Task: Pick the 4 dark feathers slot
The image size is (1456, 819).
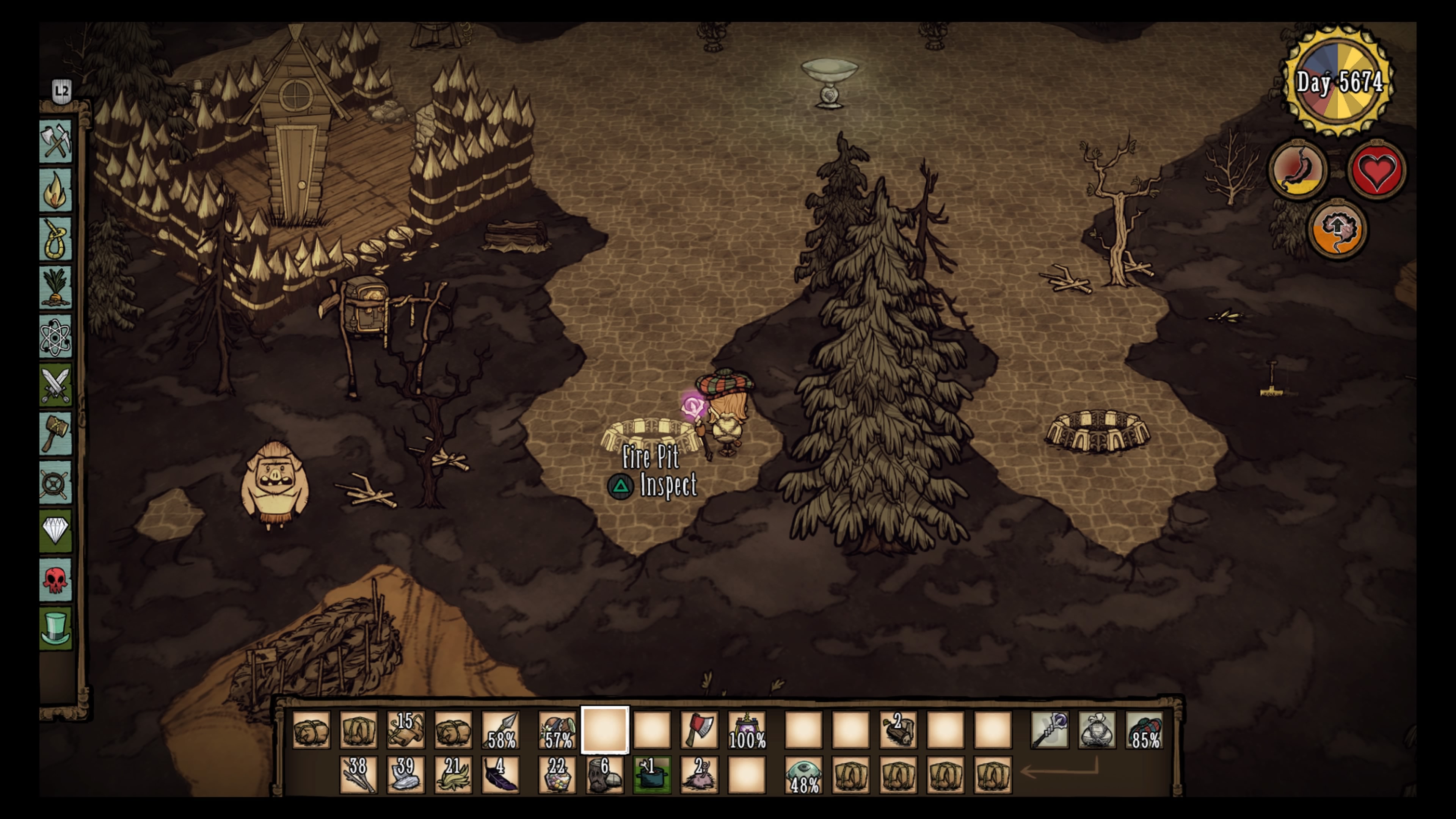Action: 501,774
